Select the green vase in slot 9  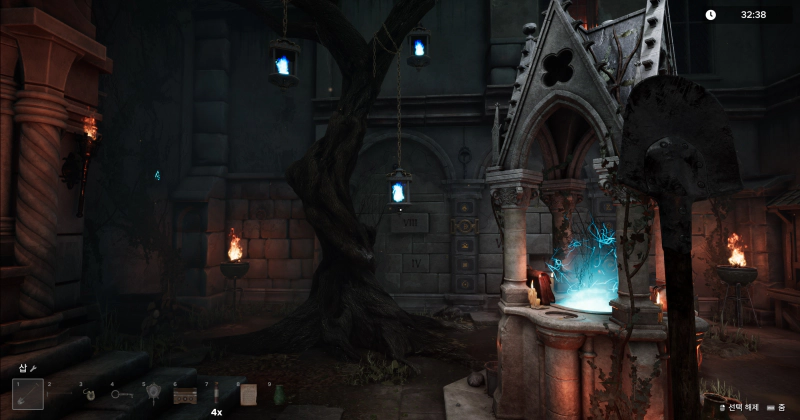pyautogui.click(x=278, y=394)
